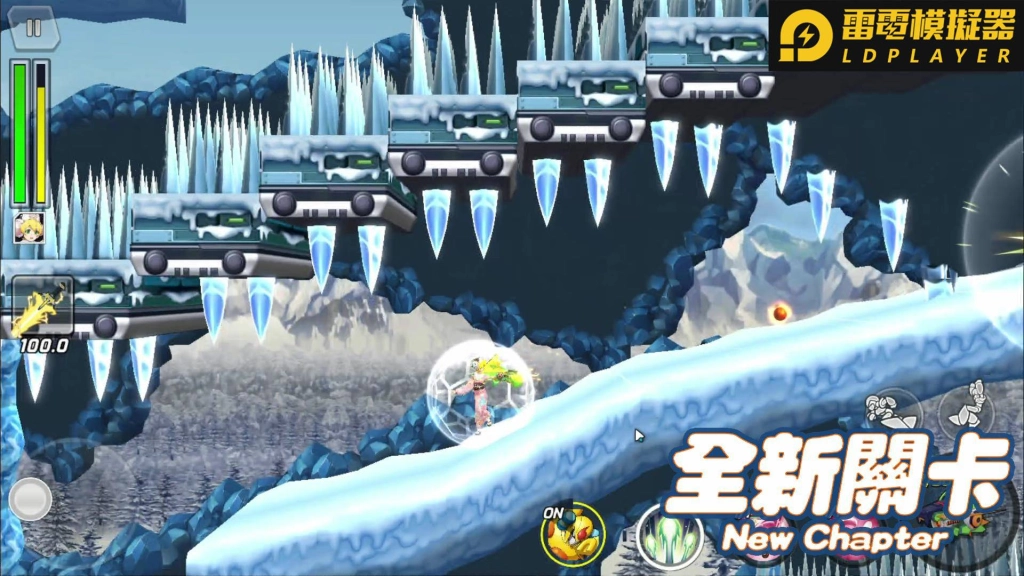The image size is (1024, 576).
Task: Tap the jump action button
Action: click(967, 406)
